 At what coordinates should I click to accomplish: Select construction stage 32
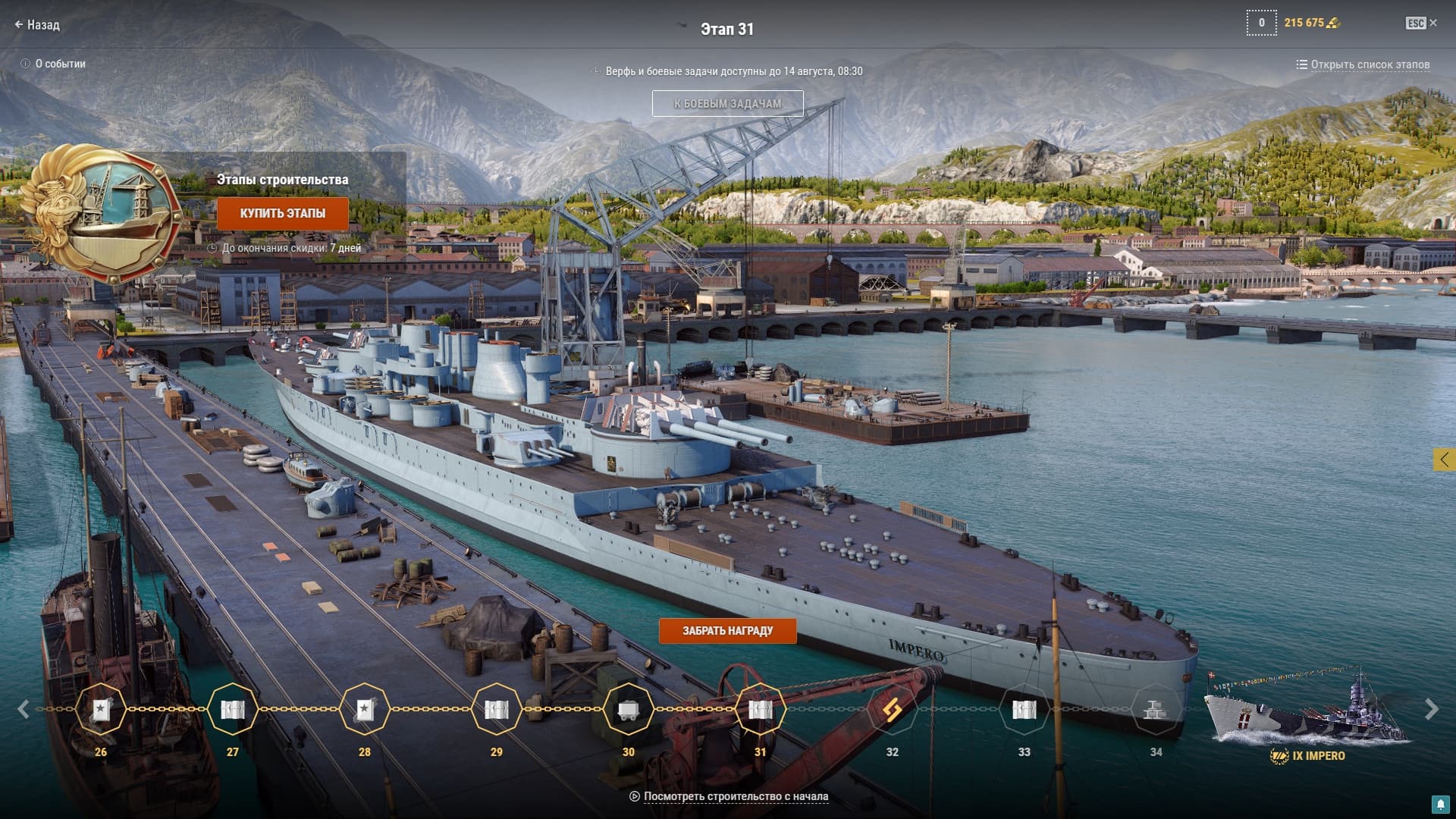pos(892,710)
